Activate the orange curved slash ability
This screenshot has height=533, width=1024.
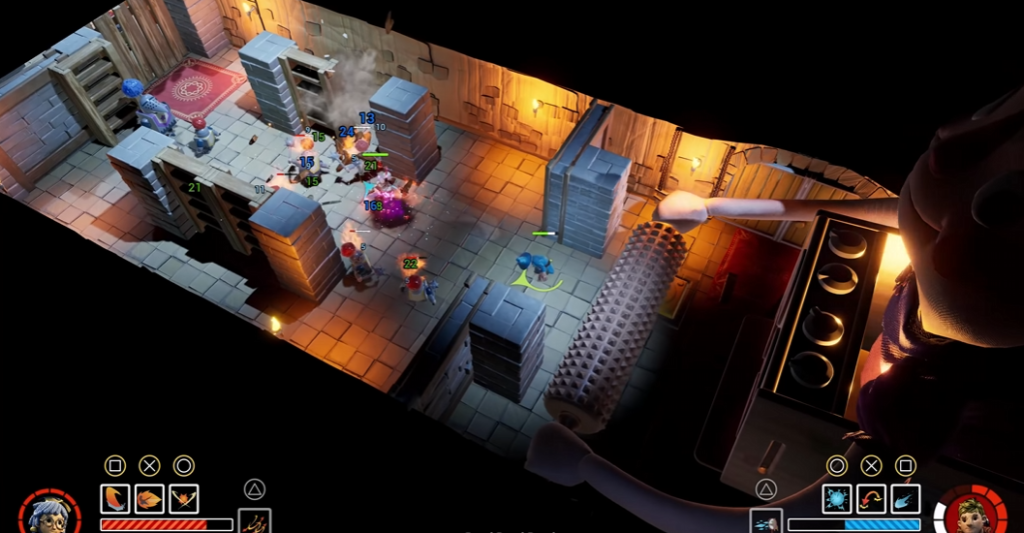point(115,498)
